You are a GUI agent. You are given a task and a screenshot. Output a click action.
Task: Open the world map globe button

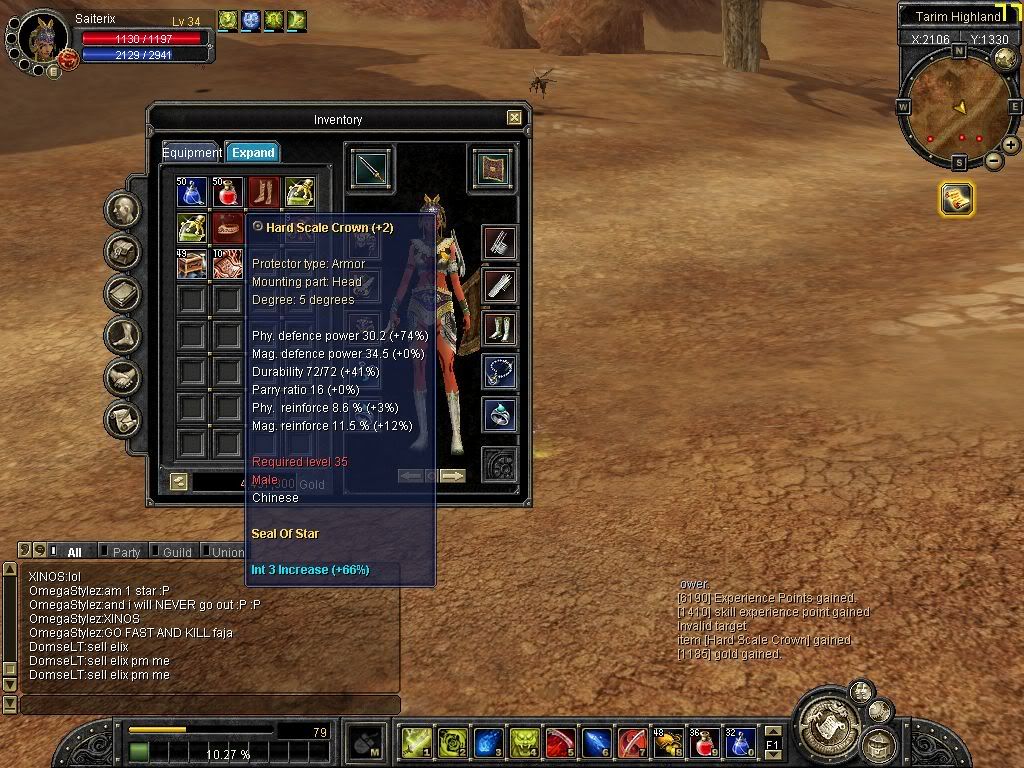pos(1005,57)
